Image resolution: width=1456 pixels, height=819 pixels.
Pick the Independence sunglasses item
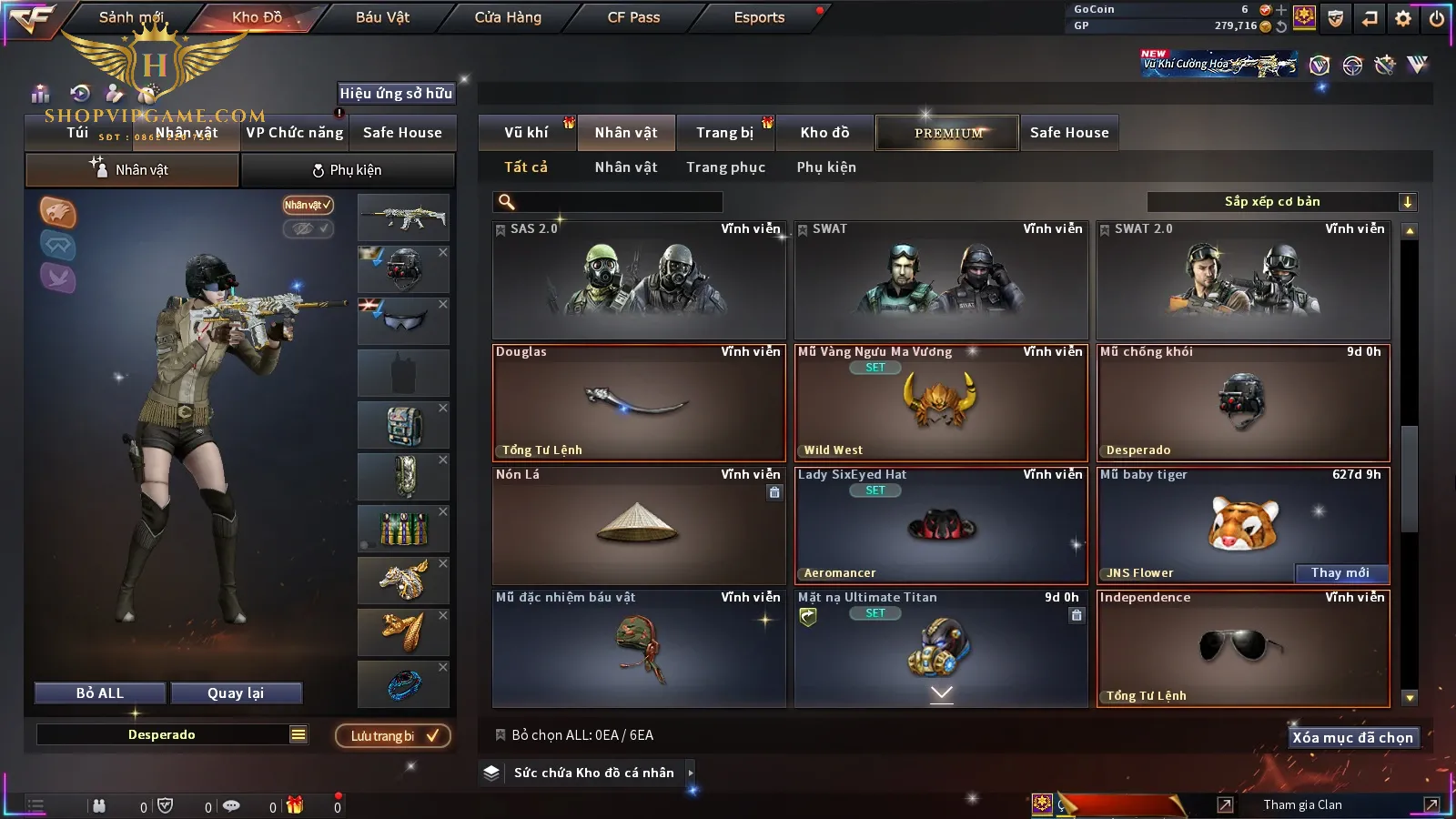(1243, 648)
